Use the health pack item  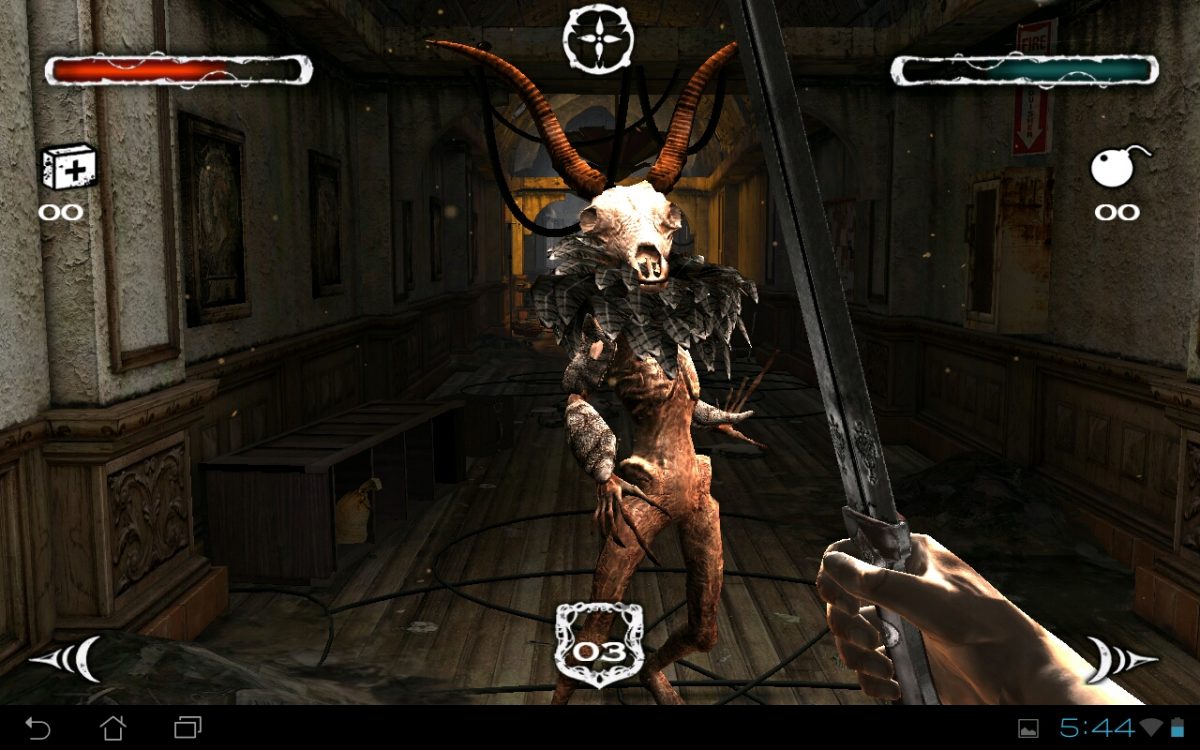pyautogui.click(x=68, y=166)
